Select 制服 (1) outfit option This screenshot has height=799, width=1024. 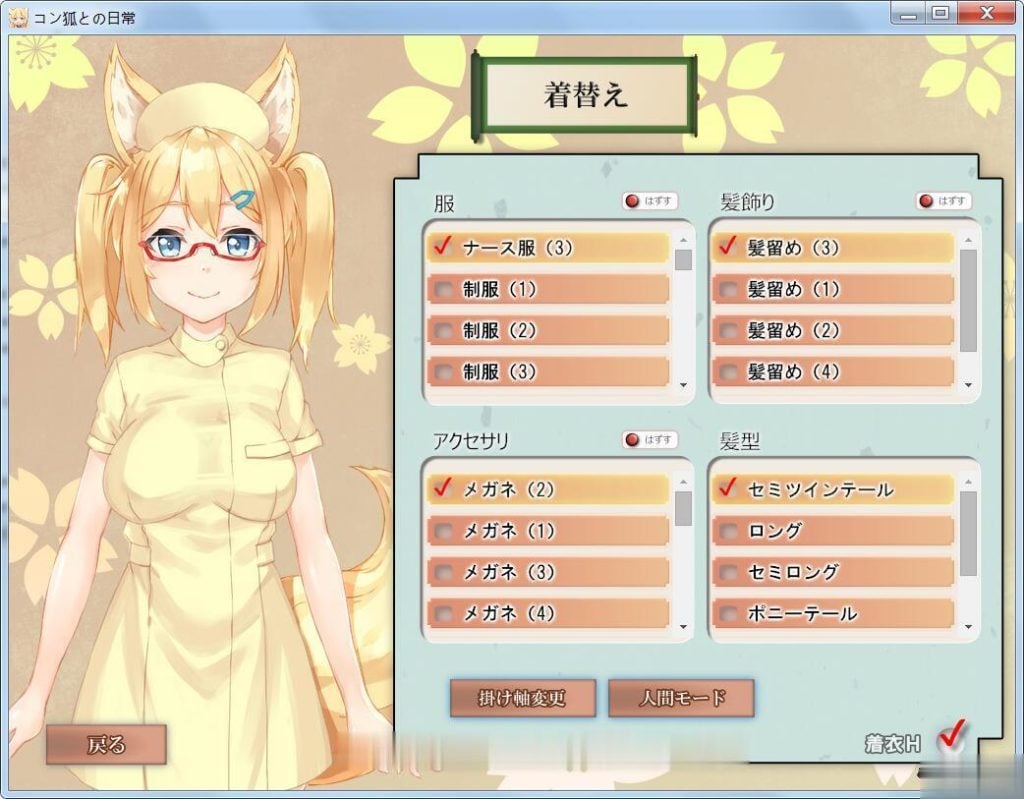[547, 290]
